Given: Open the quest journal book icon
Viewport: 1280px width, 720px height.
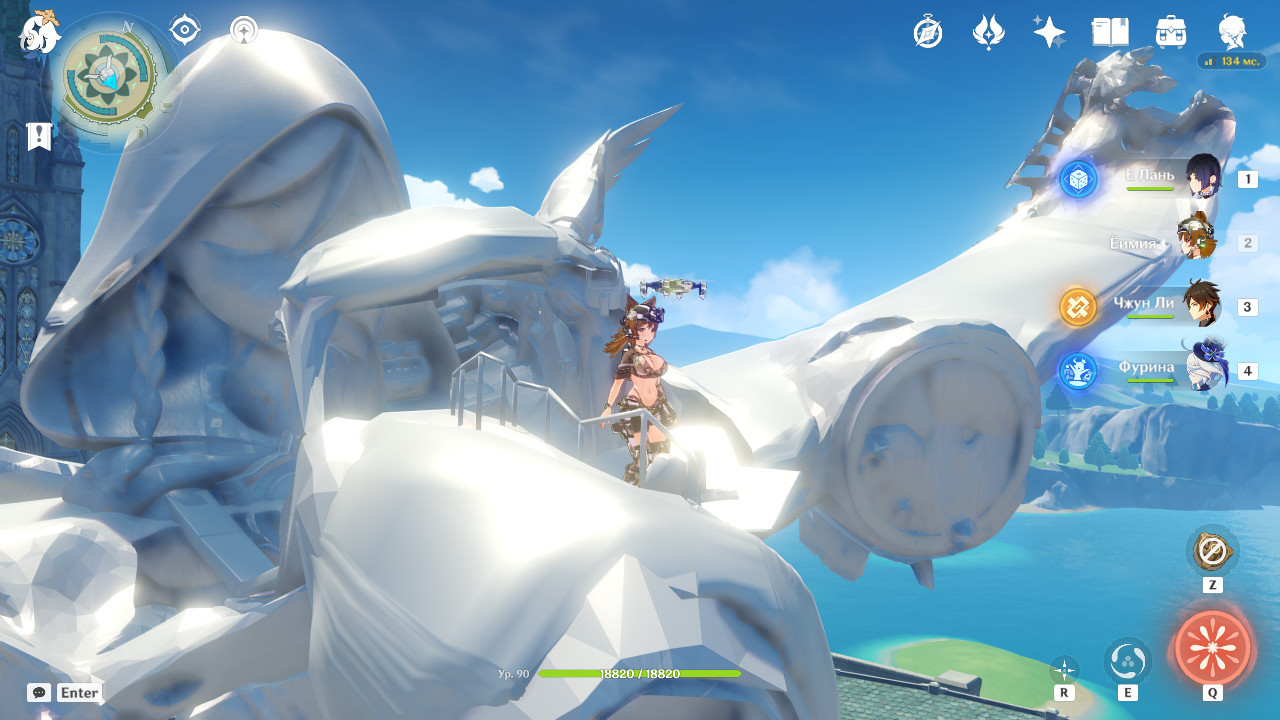Looking at the screenshot, I should [x=1109, y=32].
